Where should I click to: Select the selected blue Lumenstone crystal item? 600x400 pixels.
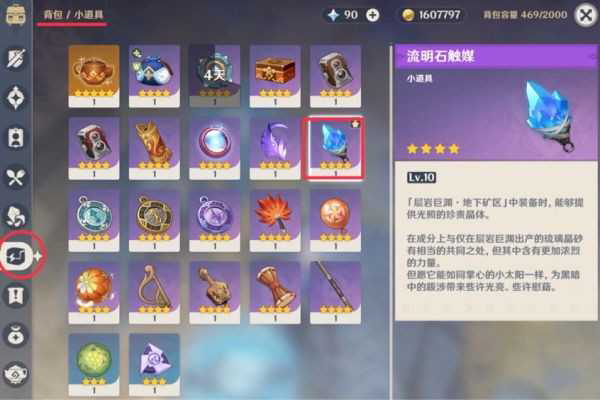point(336,147)
